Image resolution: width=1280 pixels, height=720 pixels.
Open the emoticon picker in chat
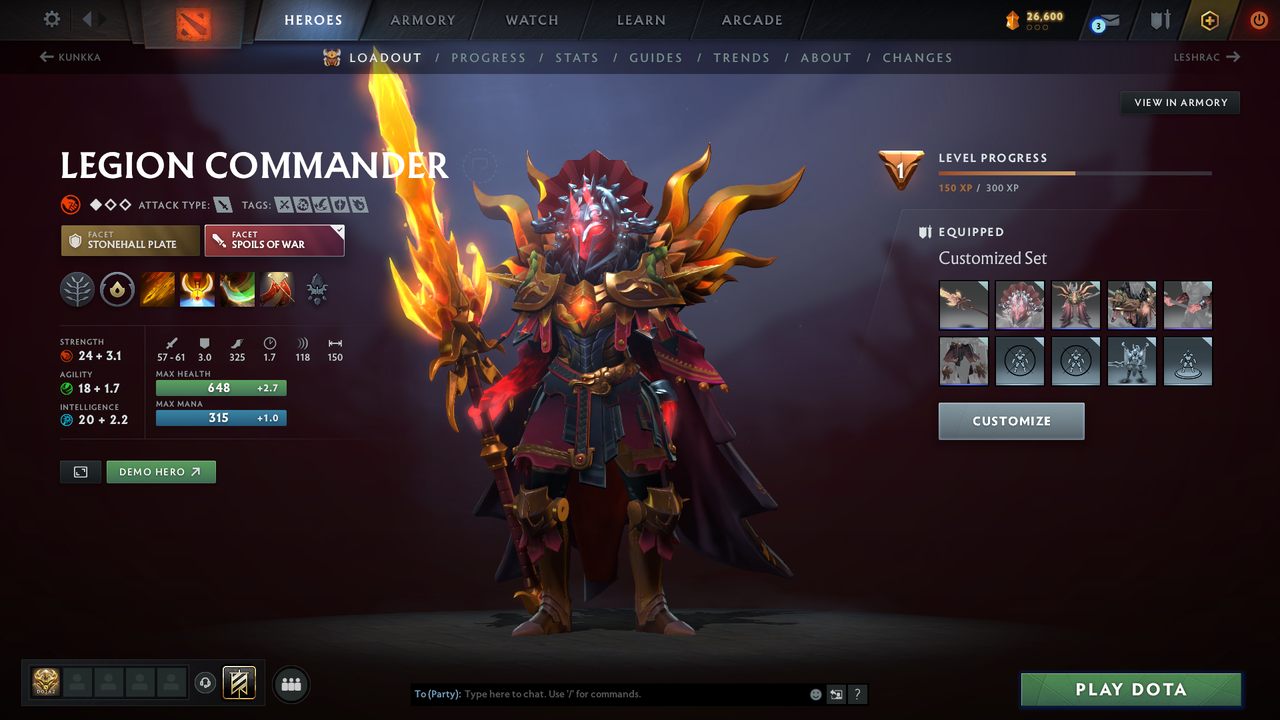[815, 694]
